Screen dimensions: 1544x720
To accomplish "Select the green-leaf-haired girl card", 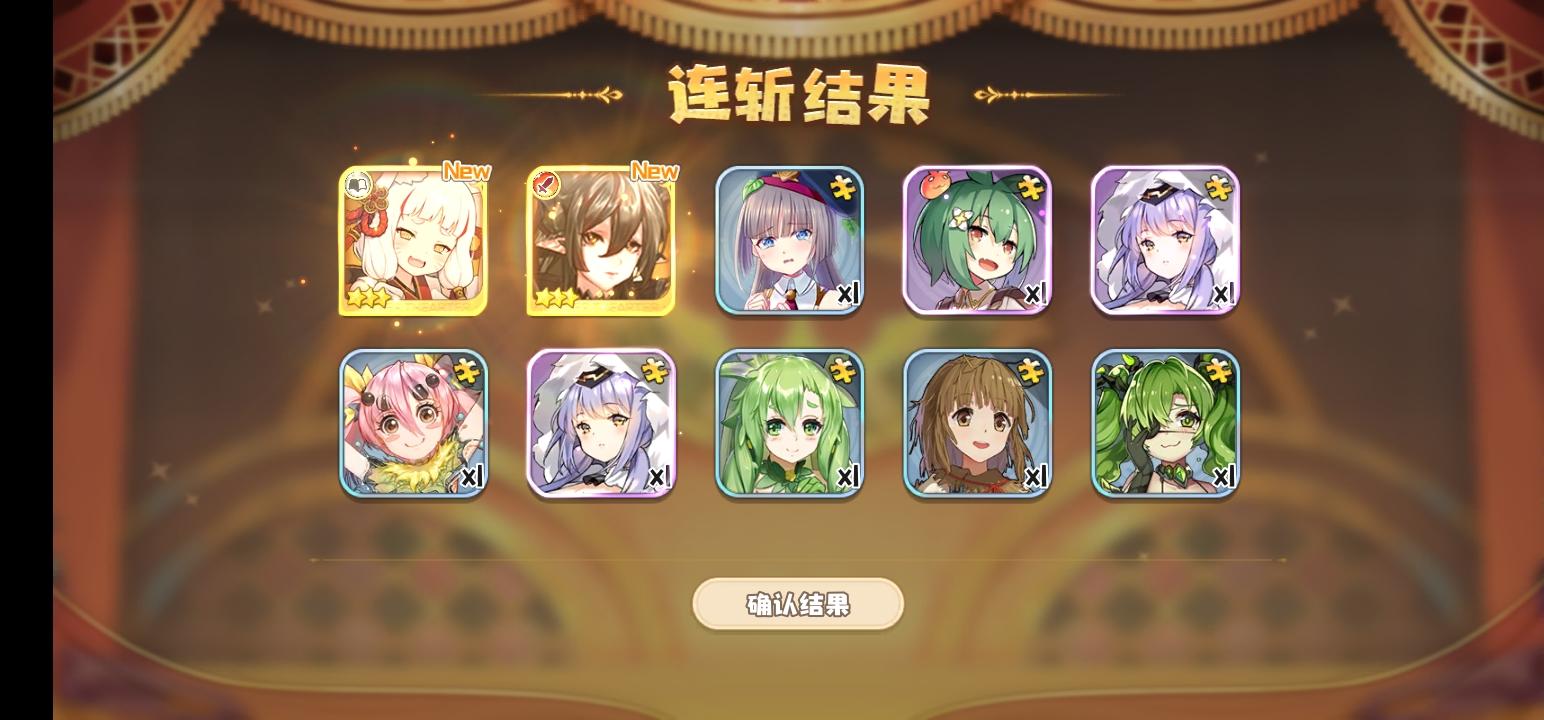I will click(x=789, y=424).
